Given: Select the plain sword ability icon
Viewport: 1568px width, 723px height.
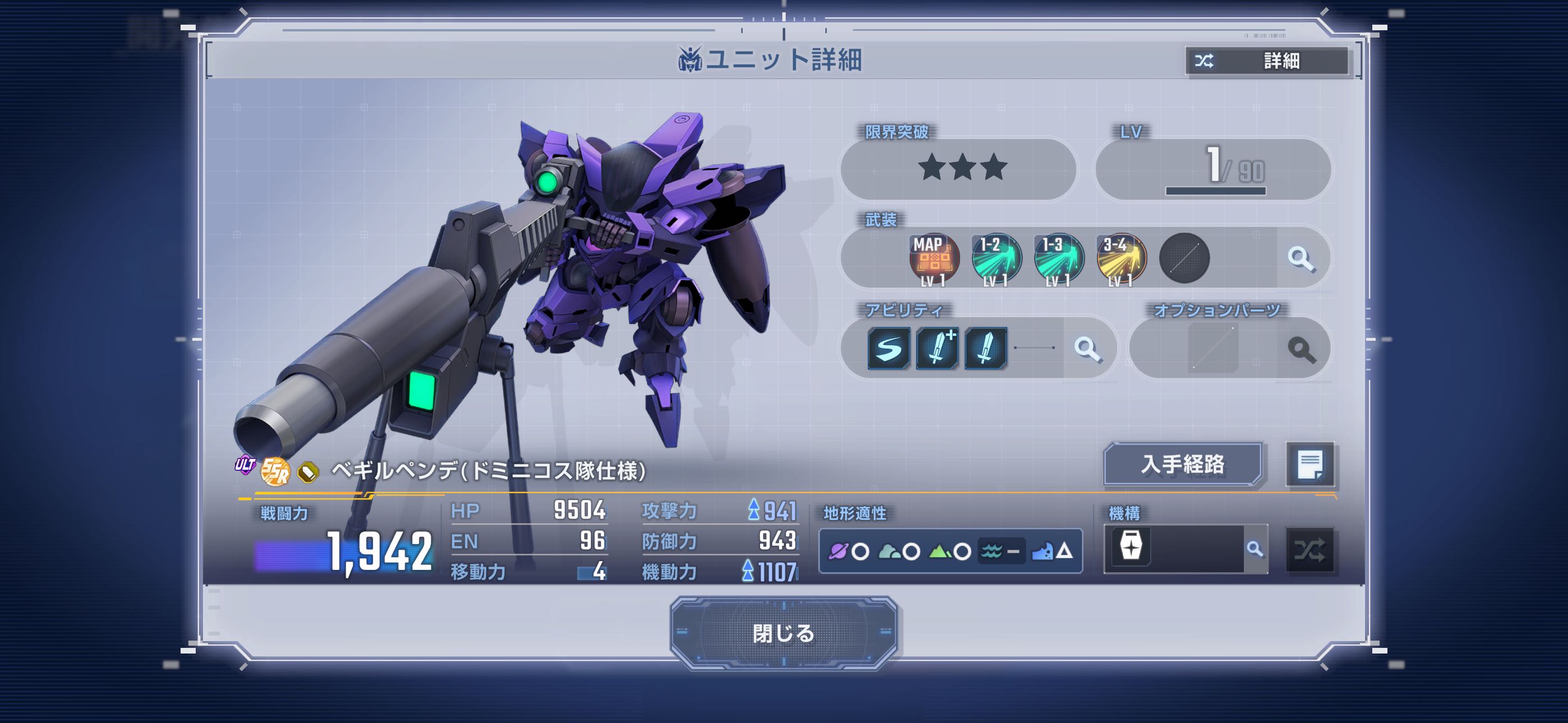Looking at the screenshot, I should (x=985, y=348).
